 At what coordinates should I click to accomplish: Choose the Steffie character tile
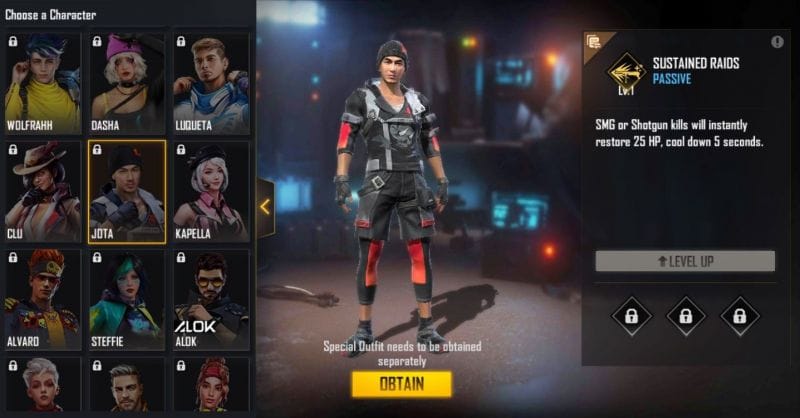[127, 299]
